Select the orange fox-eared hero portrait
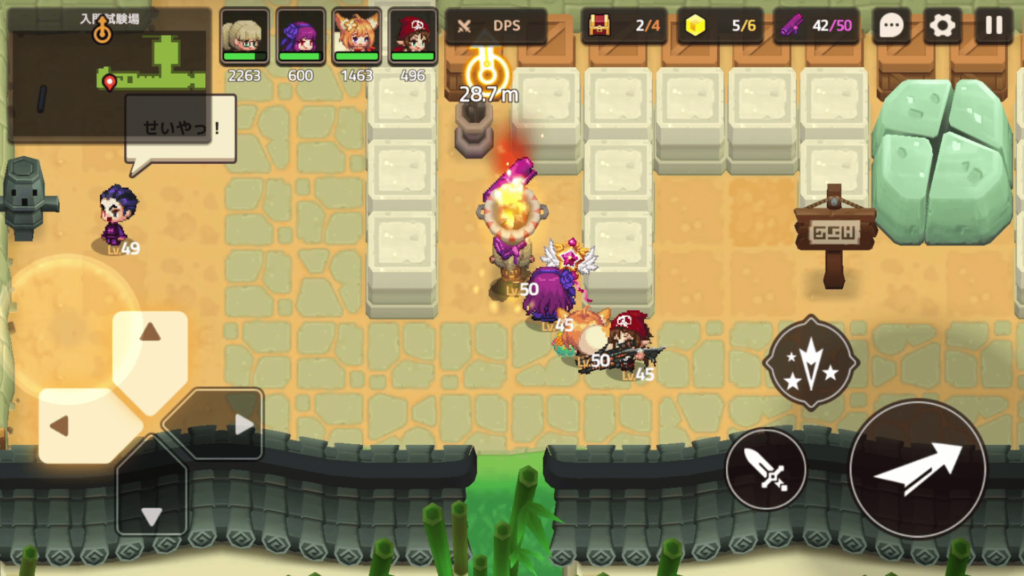Screen dimensions: 1024x576 click(356, 37)
